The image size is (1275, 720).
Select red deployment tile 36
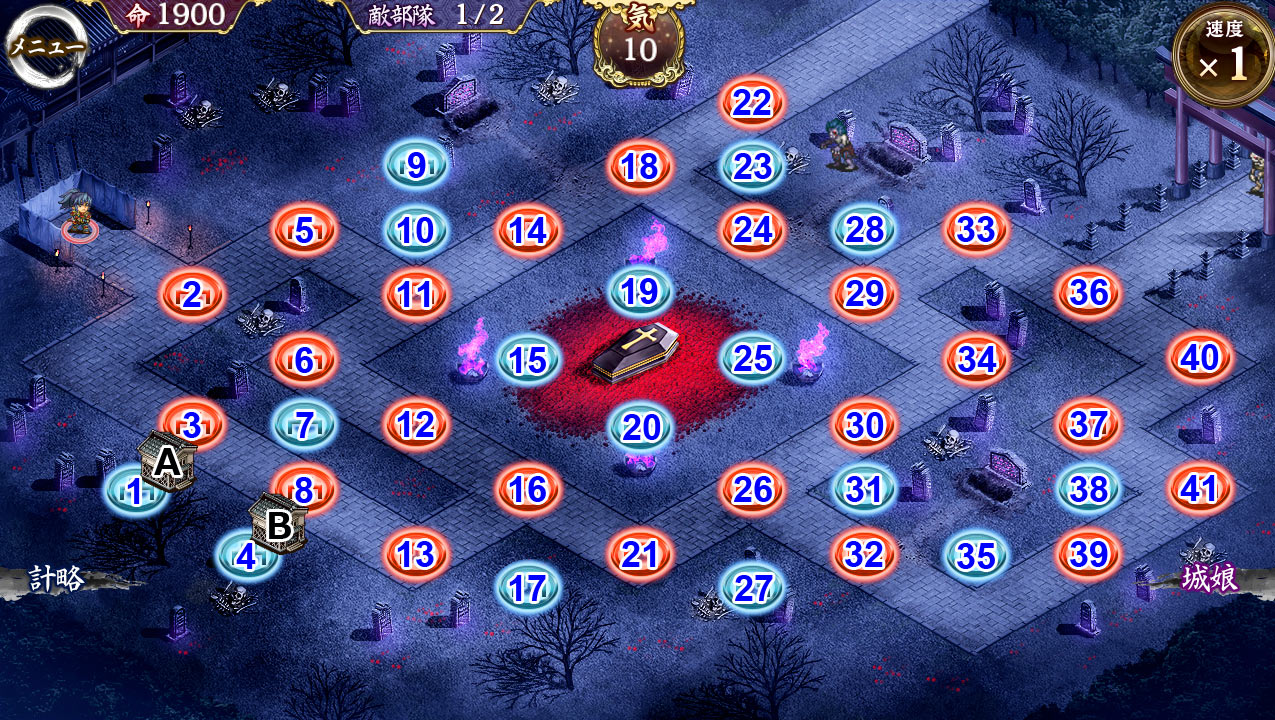click(x=1088, y=294)
